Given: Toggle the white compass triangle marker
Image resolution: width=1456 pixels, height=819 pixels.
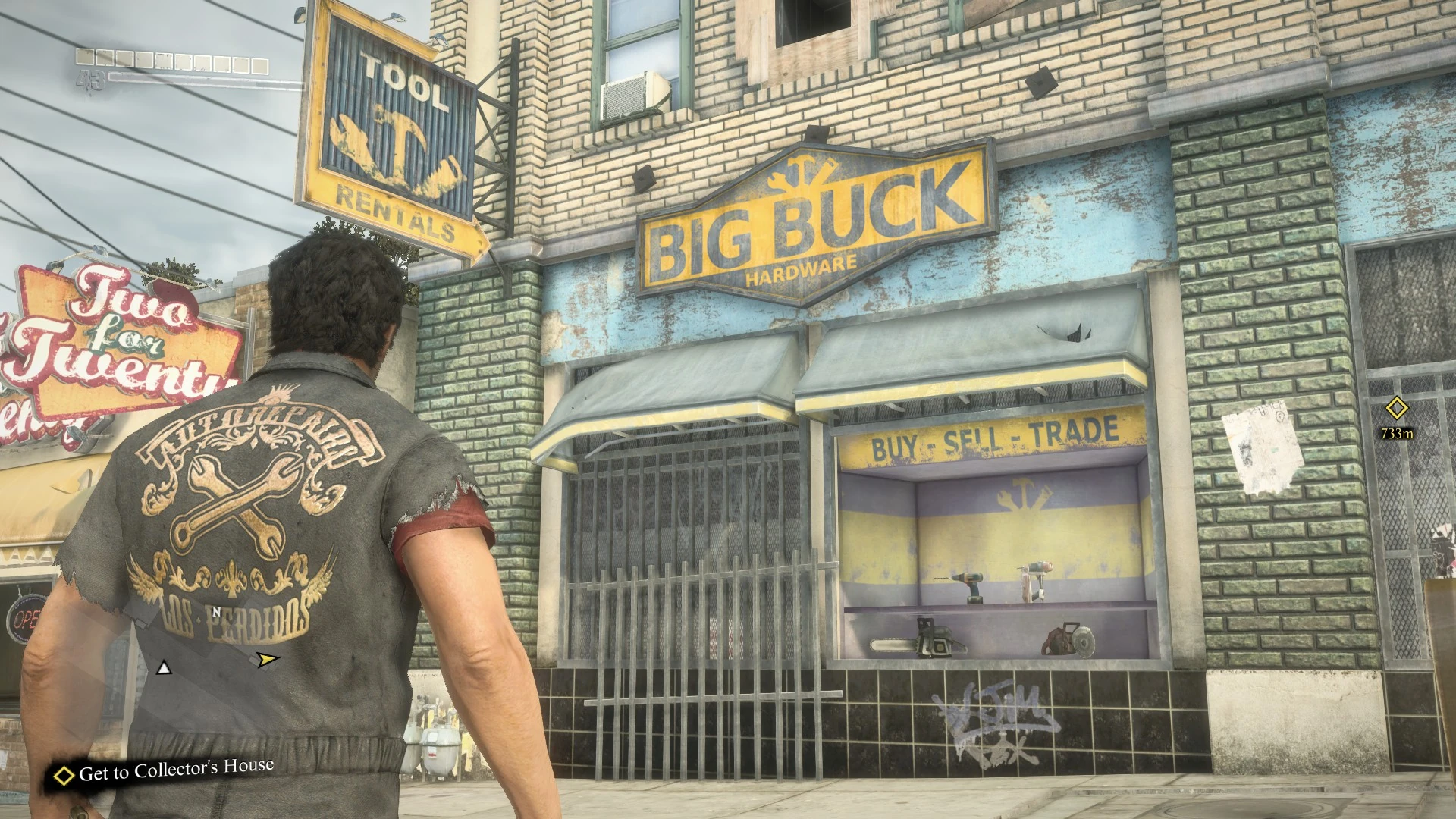Looking at the screenshot, I should (x=163, y=668).
